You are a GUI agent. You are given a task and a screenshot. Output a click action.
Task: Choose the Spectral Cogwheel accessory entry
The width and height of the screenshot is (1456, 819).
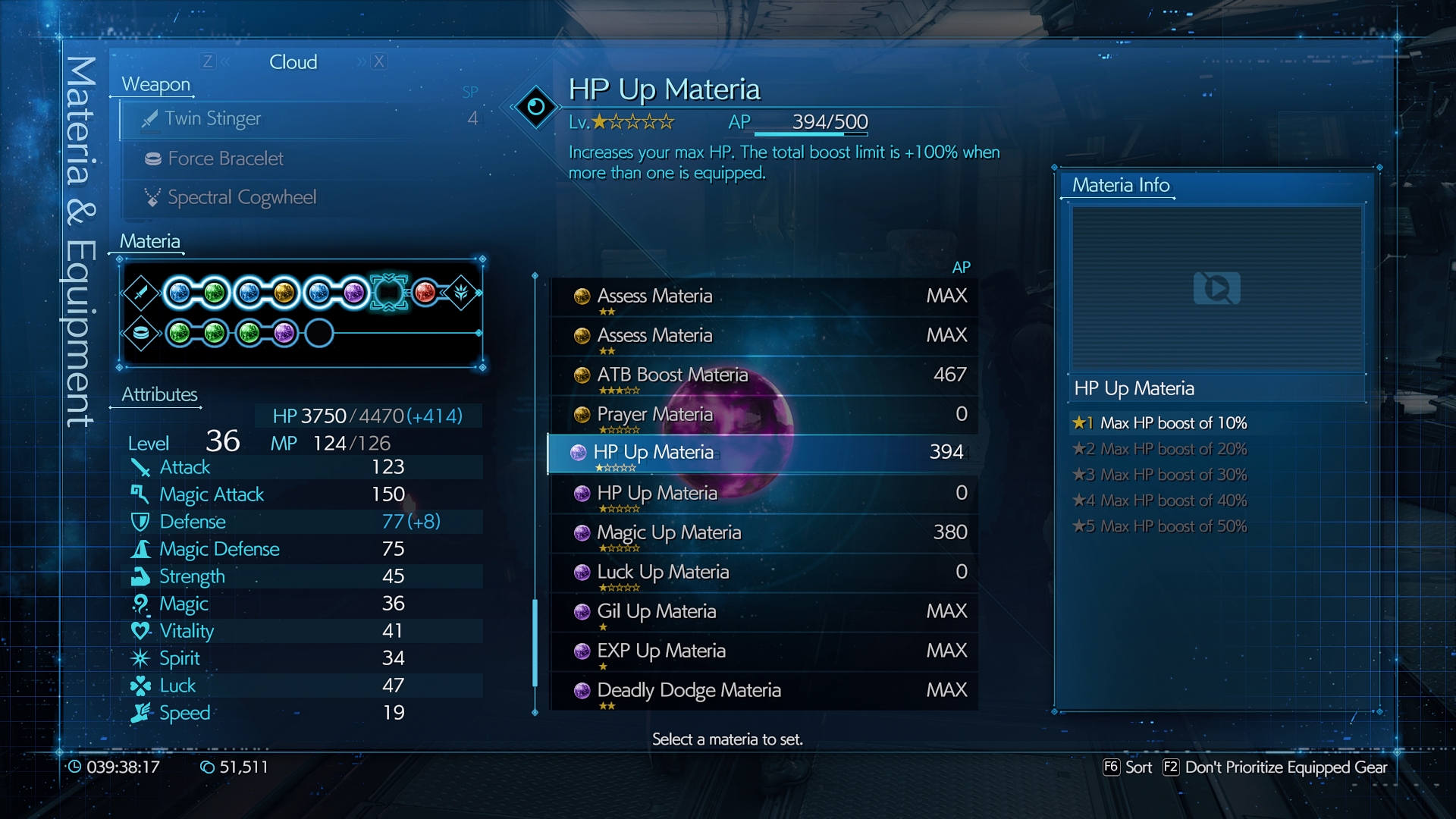(303, 198)
